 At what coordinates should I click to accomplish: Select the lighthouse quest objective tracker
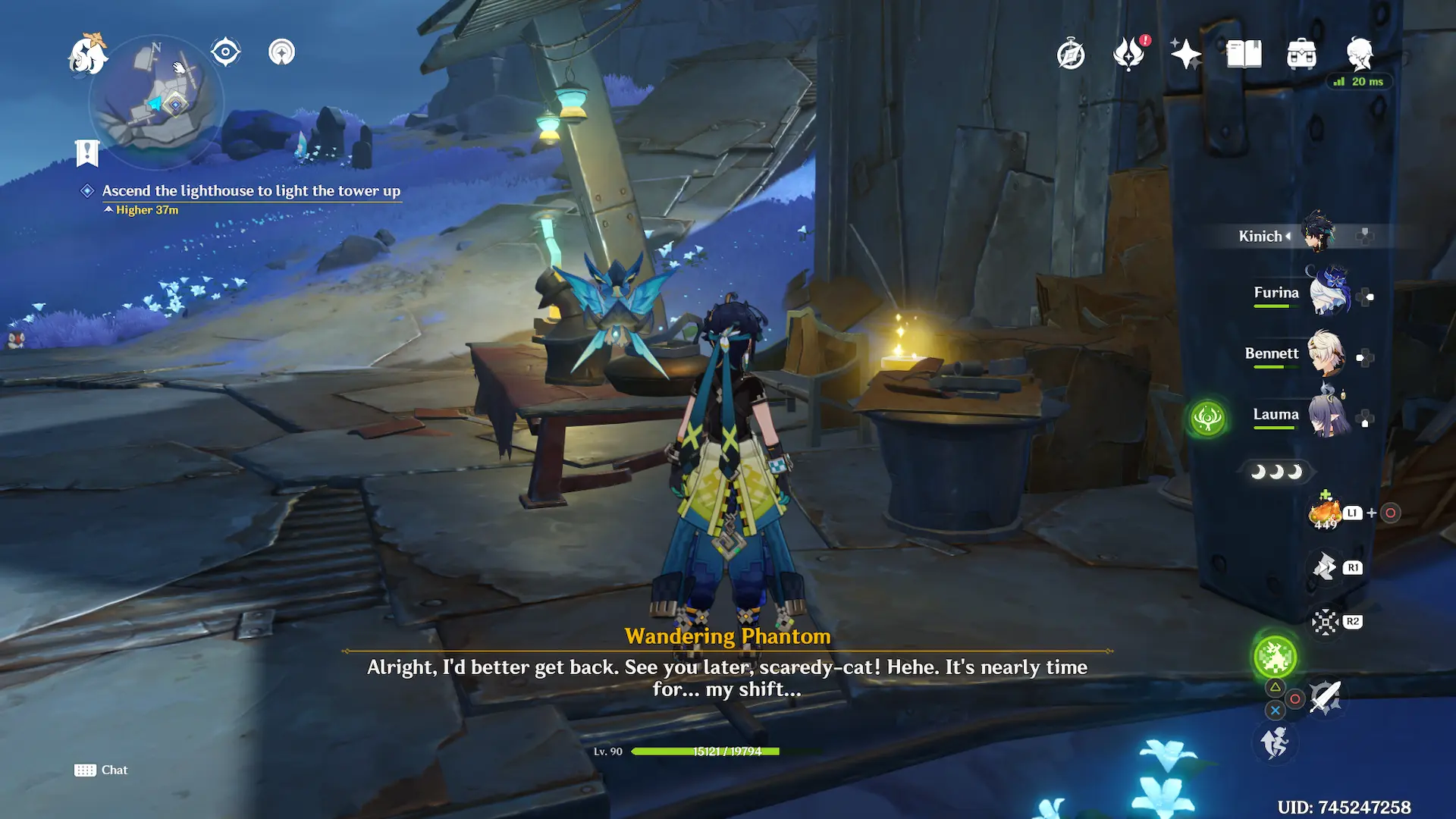(250, 191)
